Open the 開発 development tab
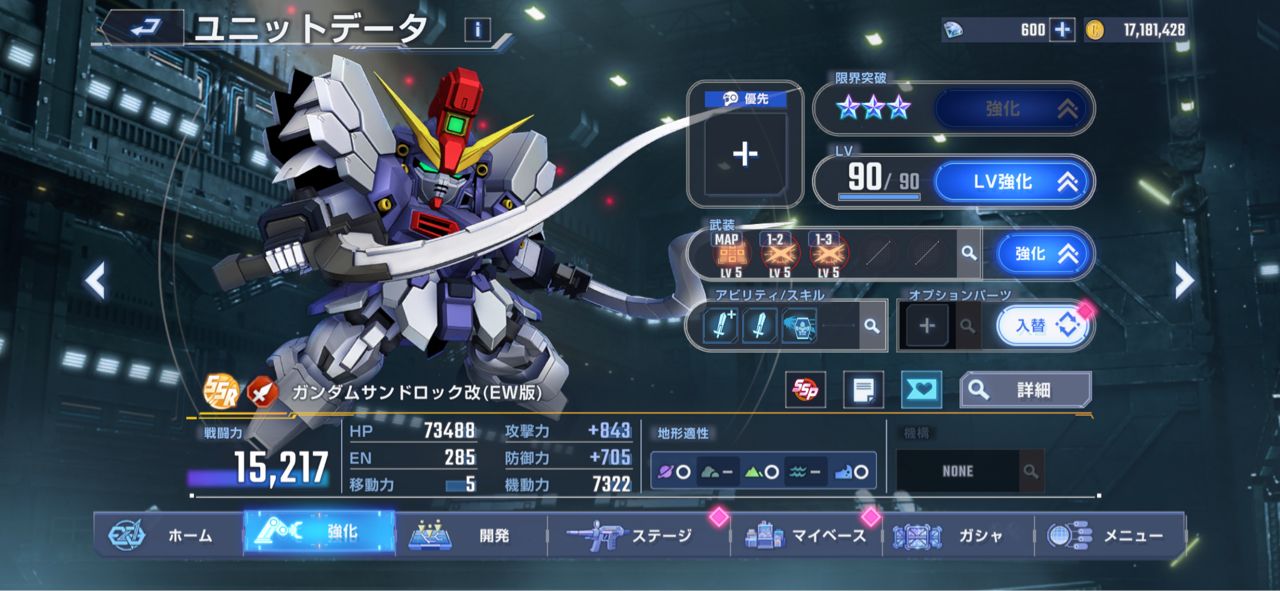The height and width of the screenshot is (591, 1280). 470,535
